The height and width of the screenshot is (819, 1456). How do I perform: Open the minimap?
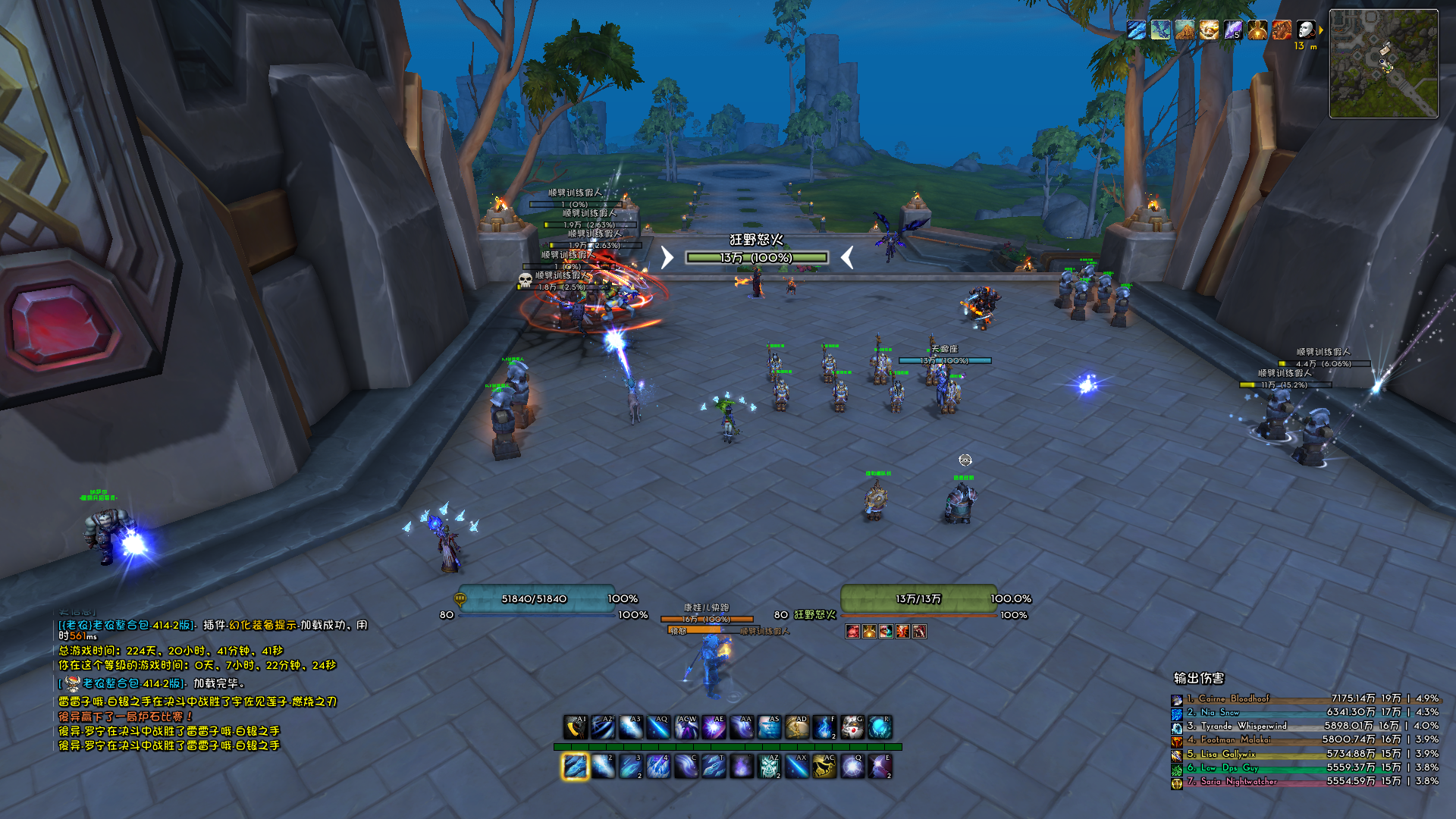1383,64
